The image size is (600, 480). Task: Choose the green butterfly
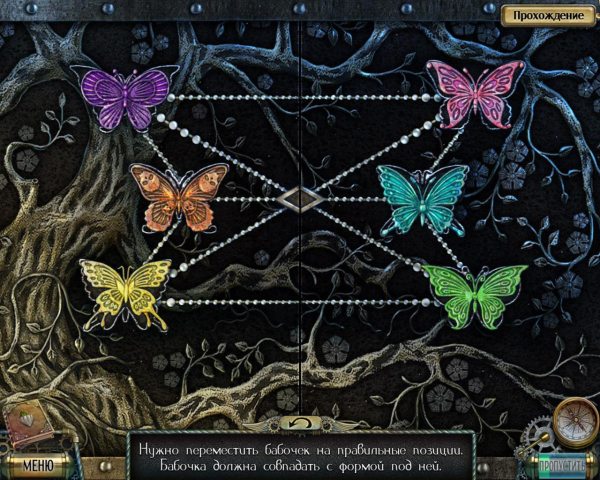coord(475,295)
